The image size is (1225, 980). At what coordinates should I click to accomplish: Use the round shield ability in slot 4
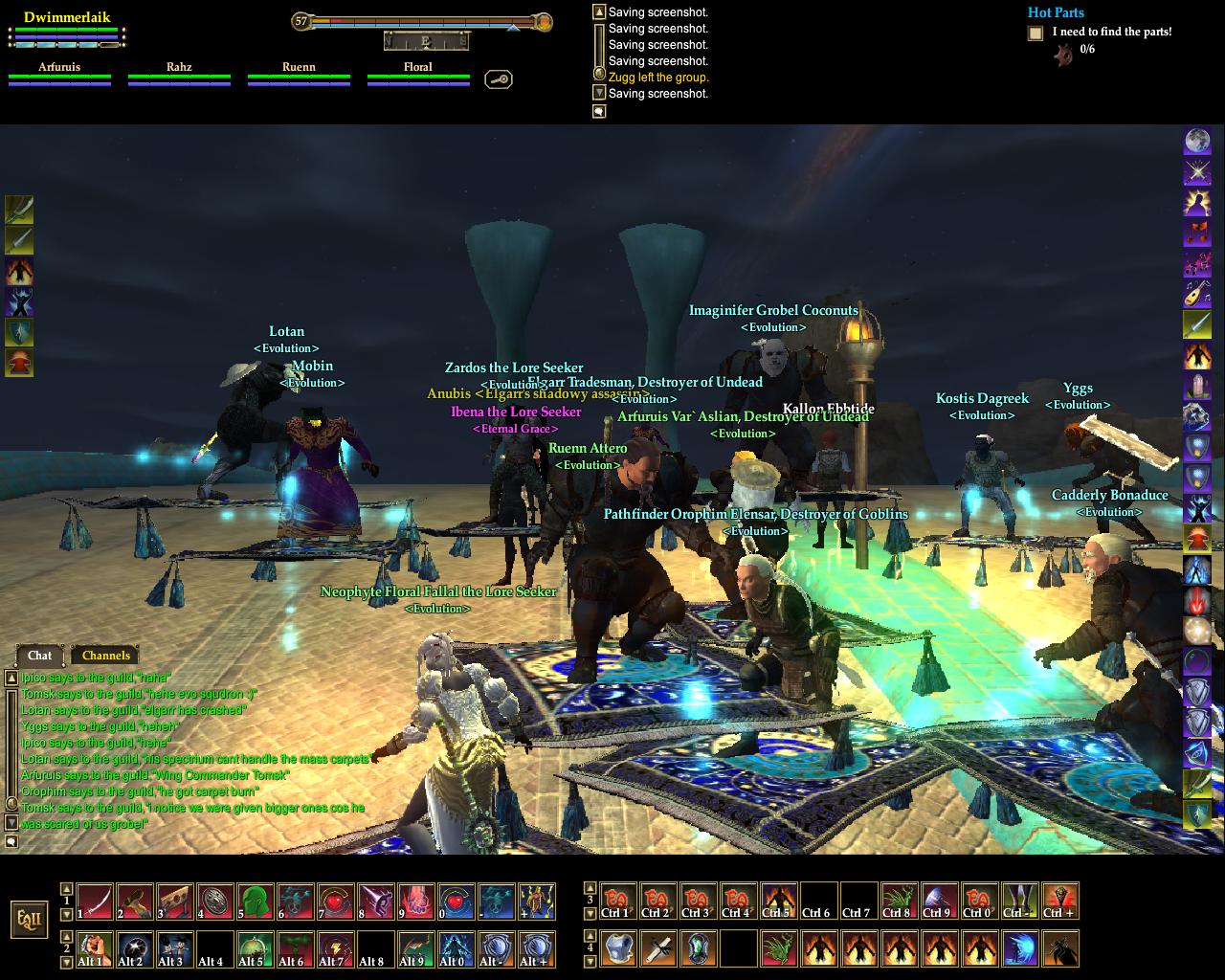tap(214, 902)
